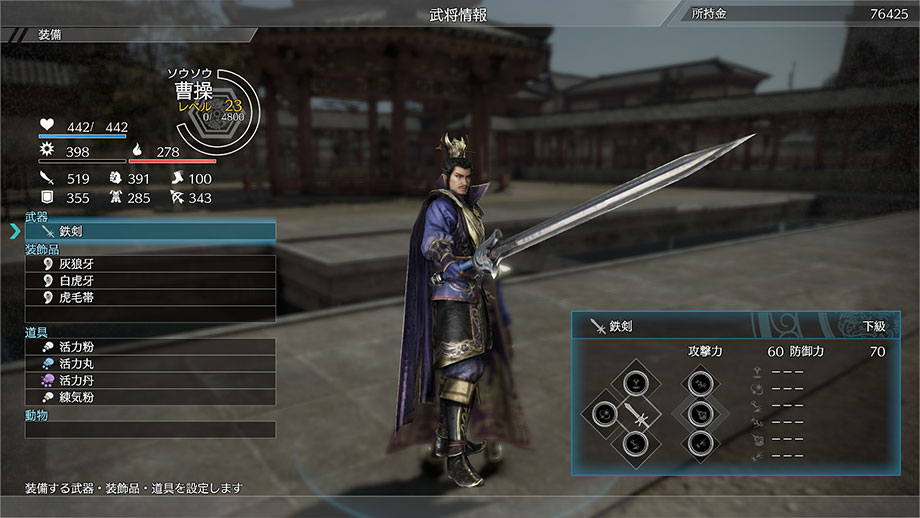Open the empty 動物 animal slot

[150, 430]
